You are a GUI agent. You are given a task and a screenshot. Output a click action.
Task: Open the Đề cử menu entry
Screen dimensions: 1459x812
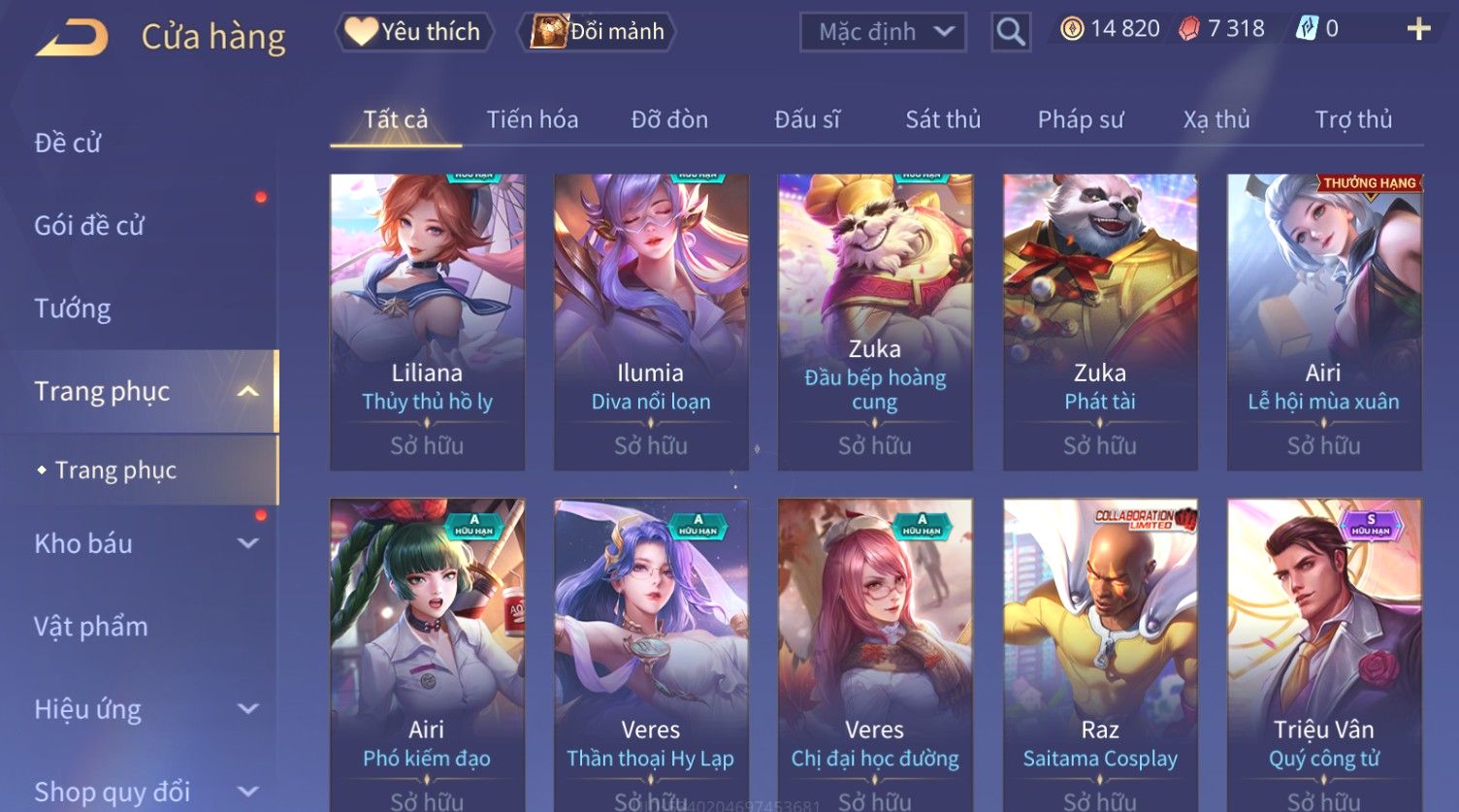point(68,143)
